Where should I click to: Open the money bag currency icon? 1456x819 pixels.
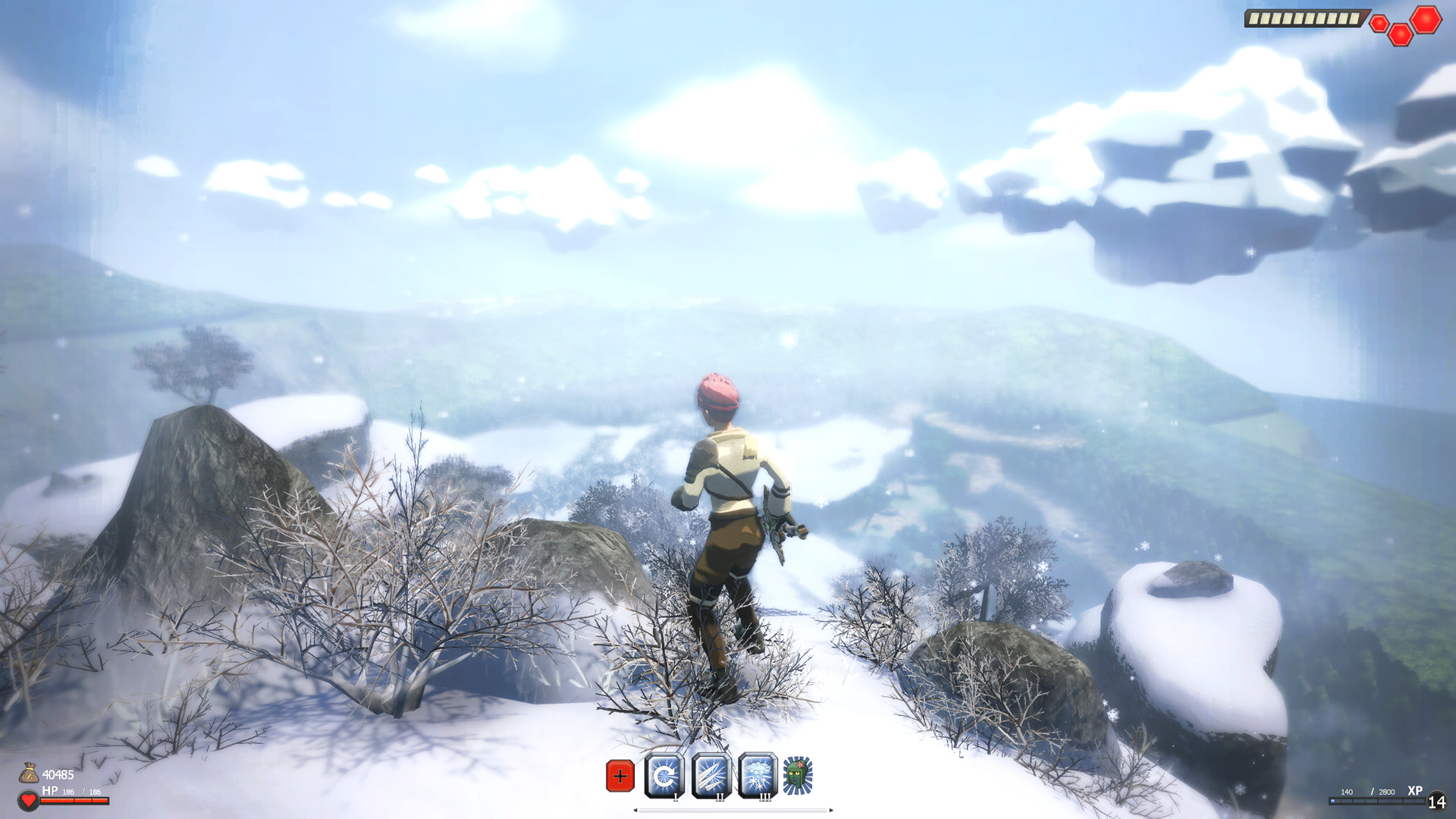[x=30, y=773]
